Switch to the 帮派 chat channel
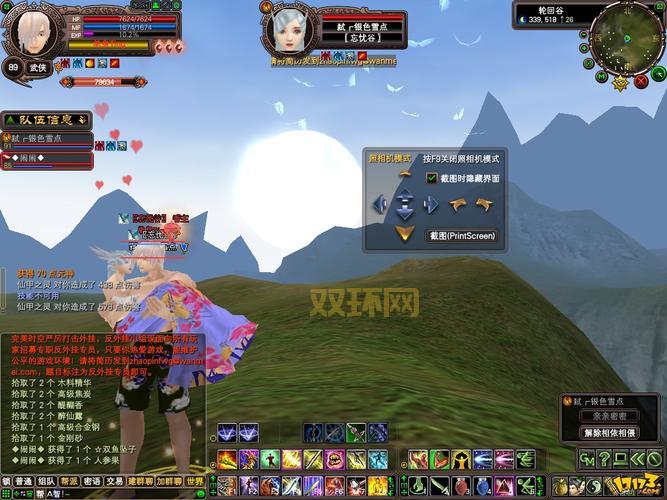Image resolution: width=667 pixels, height=500 pixels. 69,481
